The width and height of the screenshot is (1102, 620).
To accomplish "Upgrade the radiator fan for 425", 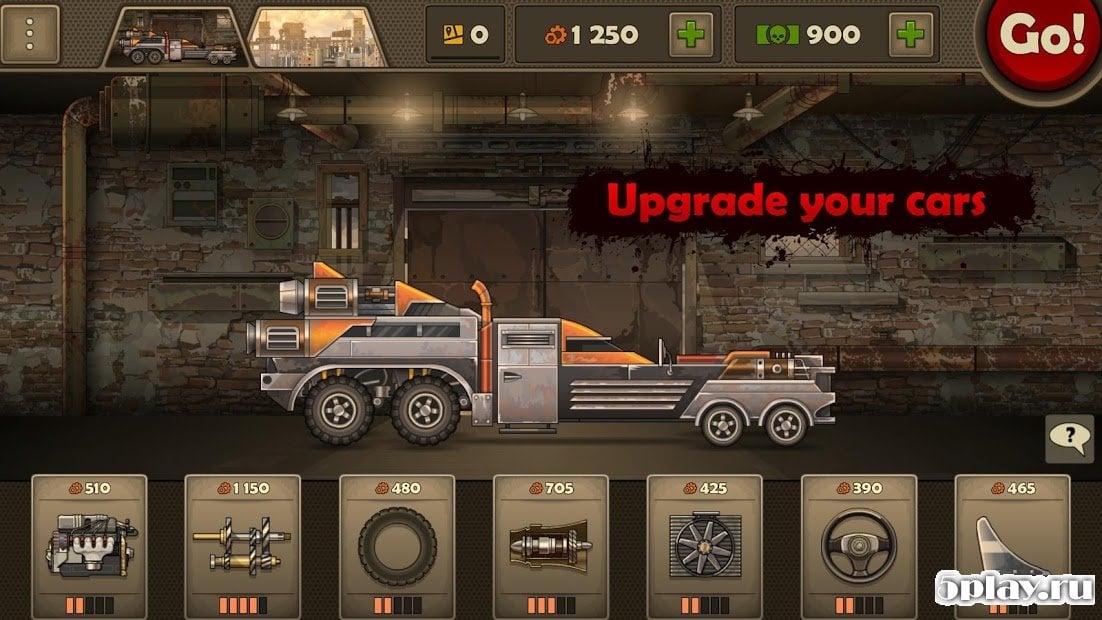I will tap(704, 545).
